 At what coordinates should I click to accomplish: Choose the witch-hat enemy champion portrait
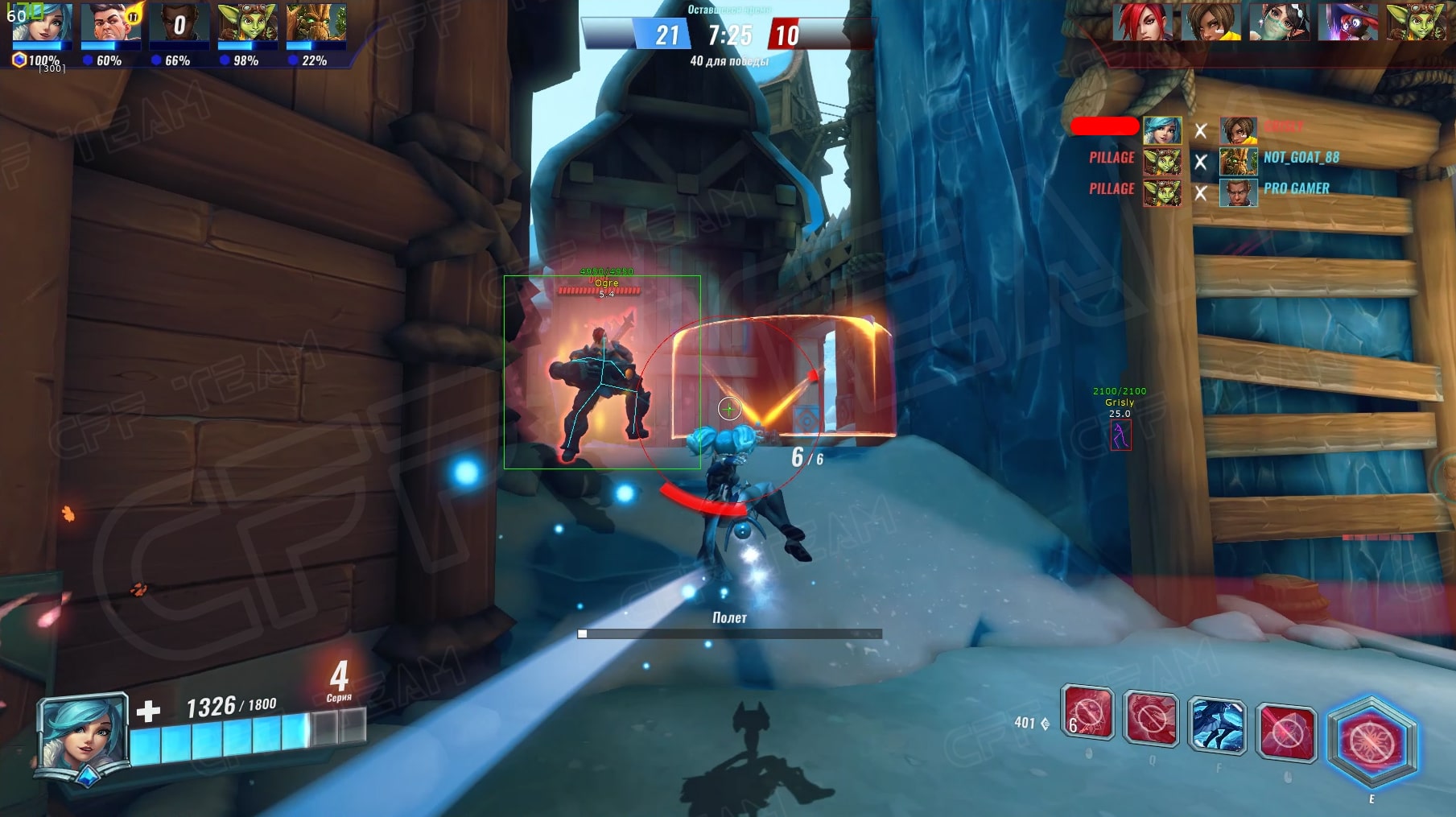[1348, 22]
